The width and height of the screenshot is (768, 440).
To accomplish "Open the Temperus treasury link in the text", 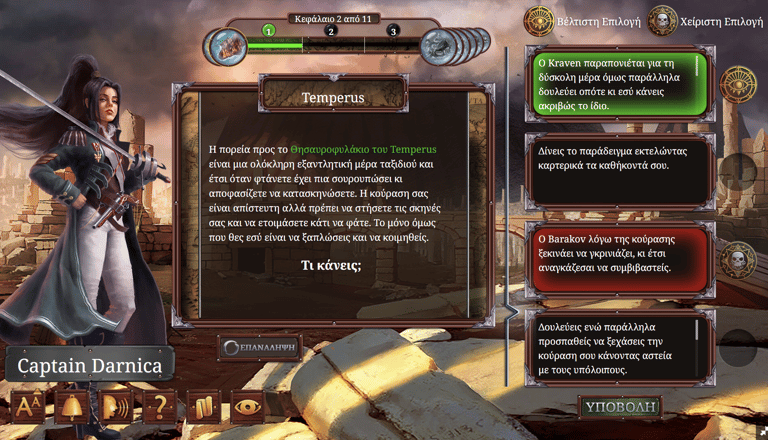I will pyautogui.click(x=363, y=149).
